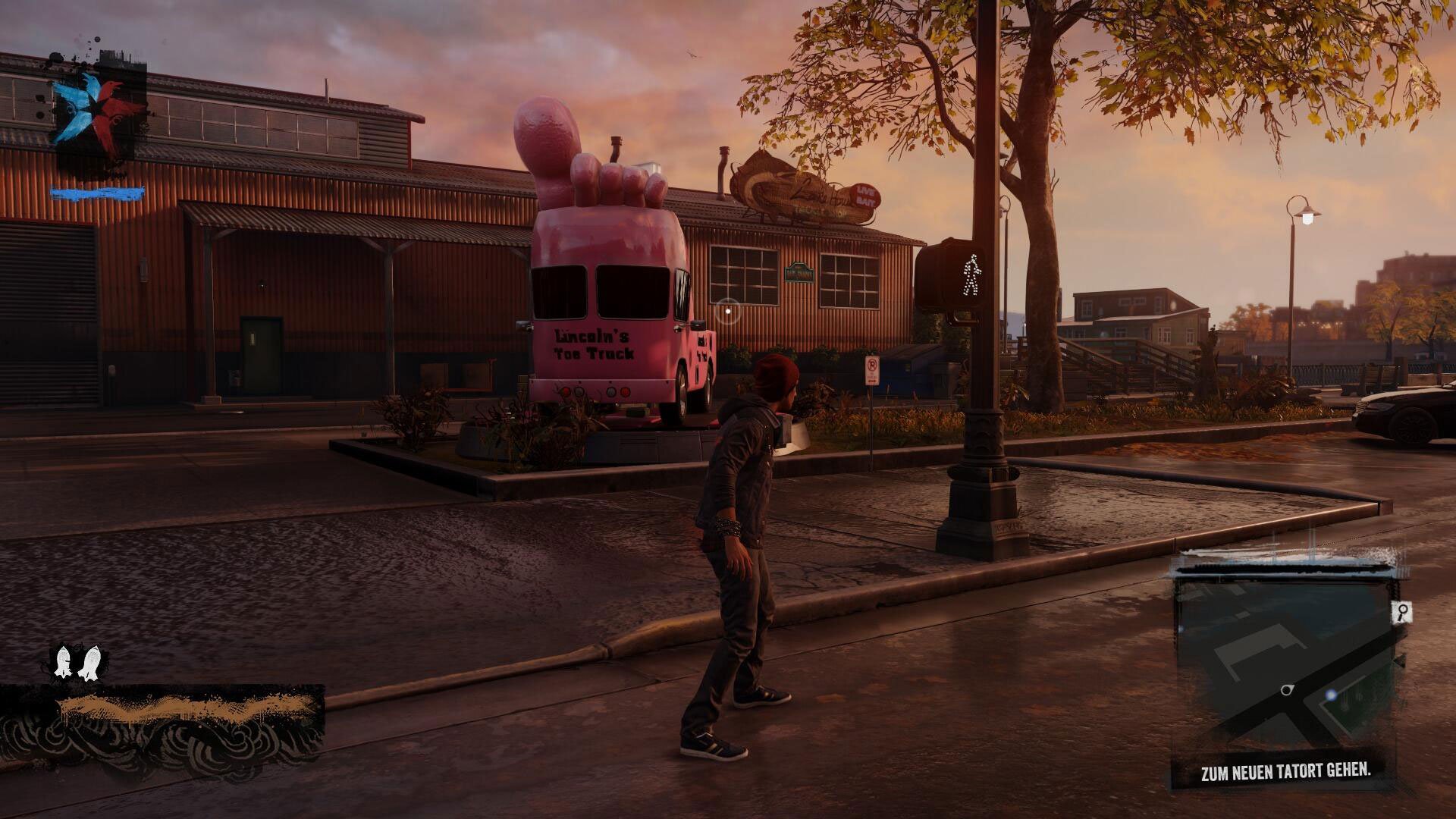
Task: Select the player position arrow on the minimap
Action: (1286, 690)
